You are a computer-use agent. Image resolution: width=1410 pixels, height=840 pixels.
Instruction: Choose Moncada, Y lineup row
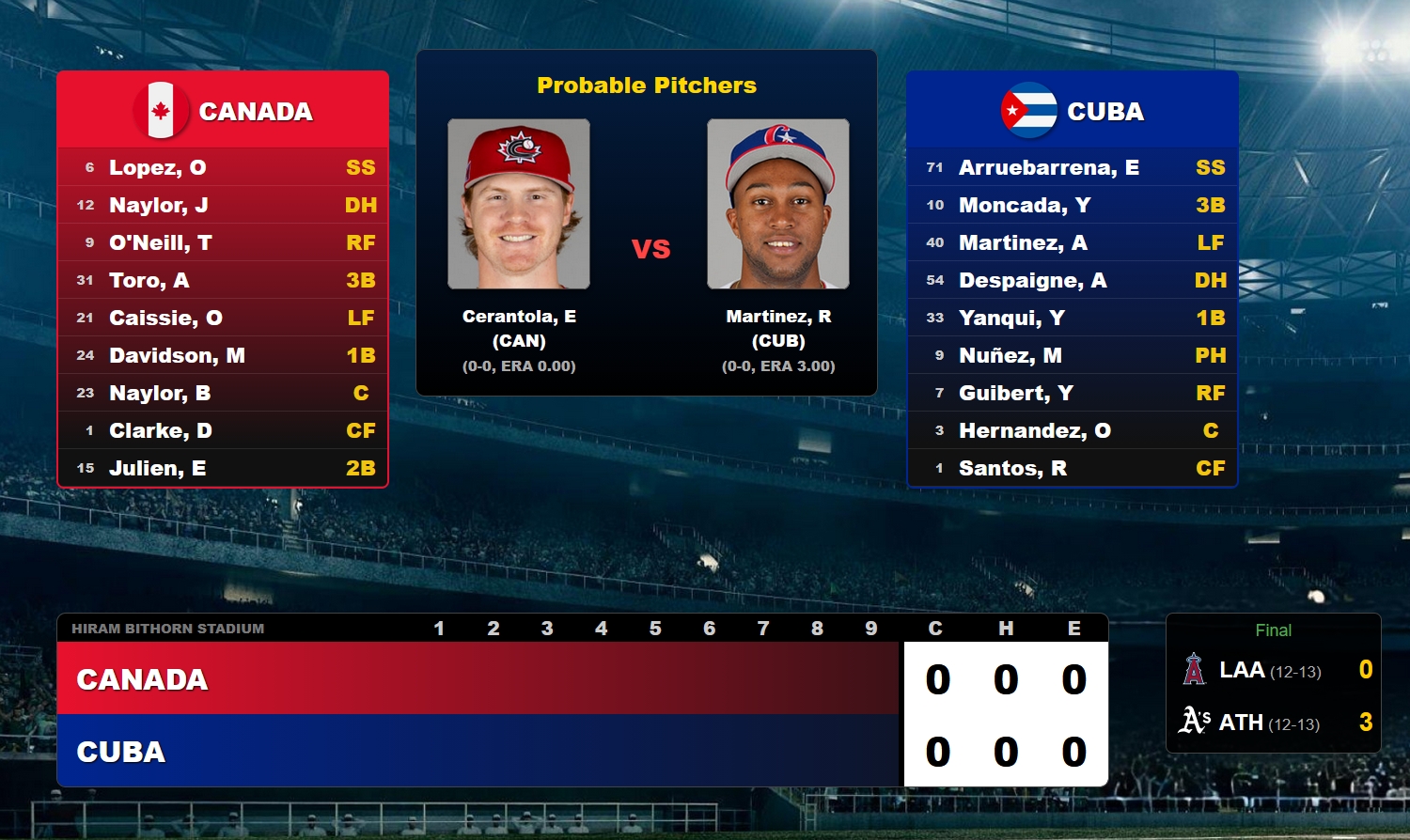[1073, 205]
